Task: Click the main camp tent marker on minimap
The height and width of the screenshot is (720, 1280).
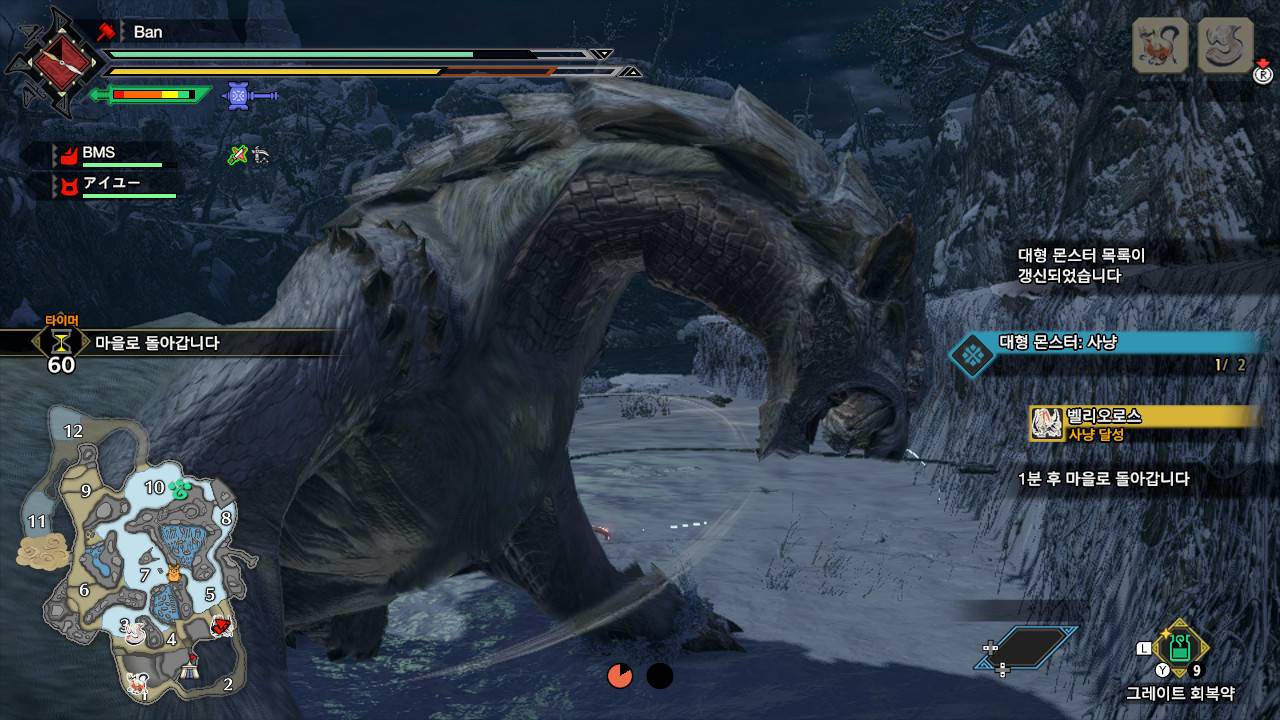Action: click(x=190, y=672)
